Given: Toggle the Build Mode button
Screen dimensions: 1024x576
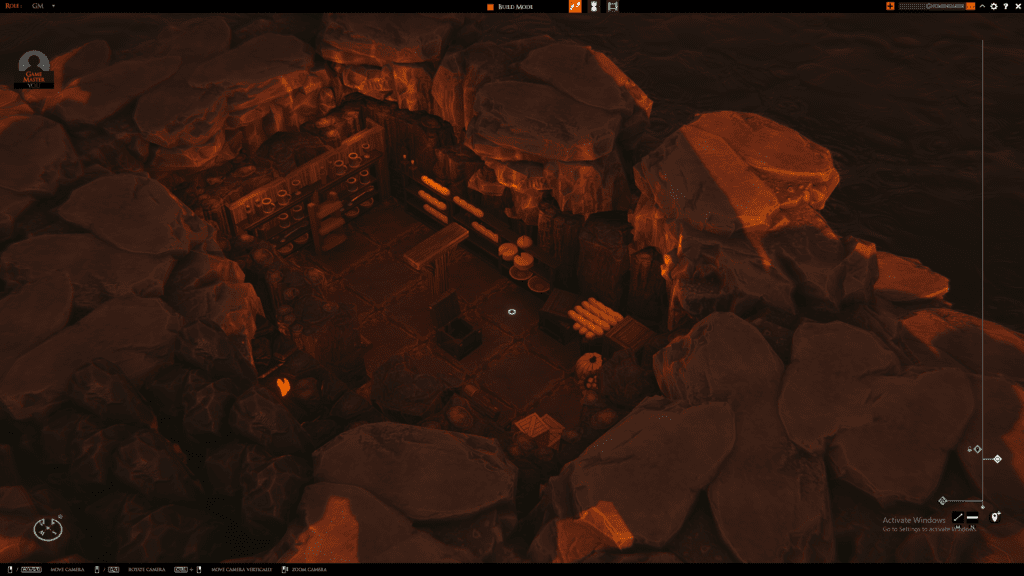Looking at the screenshot, I should tap(510, 7).
